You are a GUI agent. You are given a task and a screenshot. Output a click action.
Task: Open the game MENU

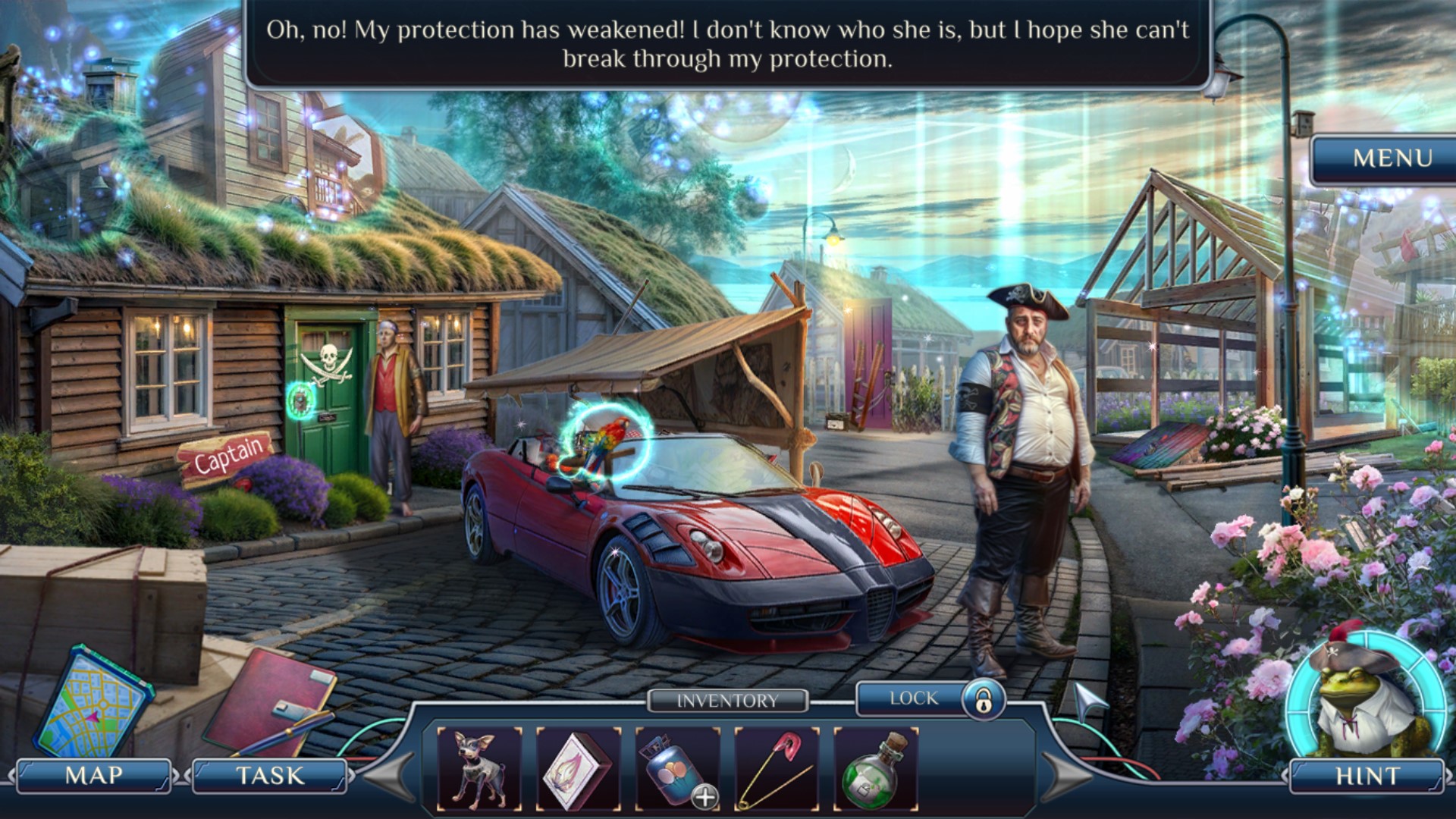[x=1392, y=158]
